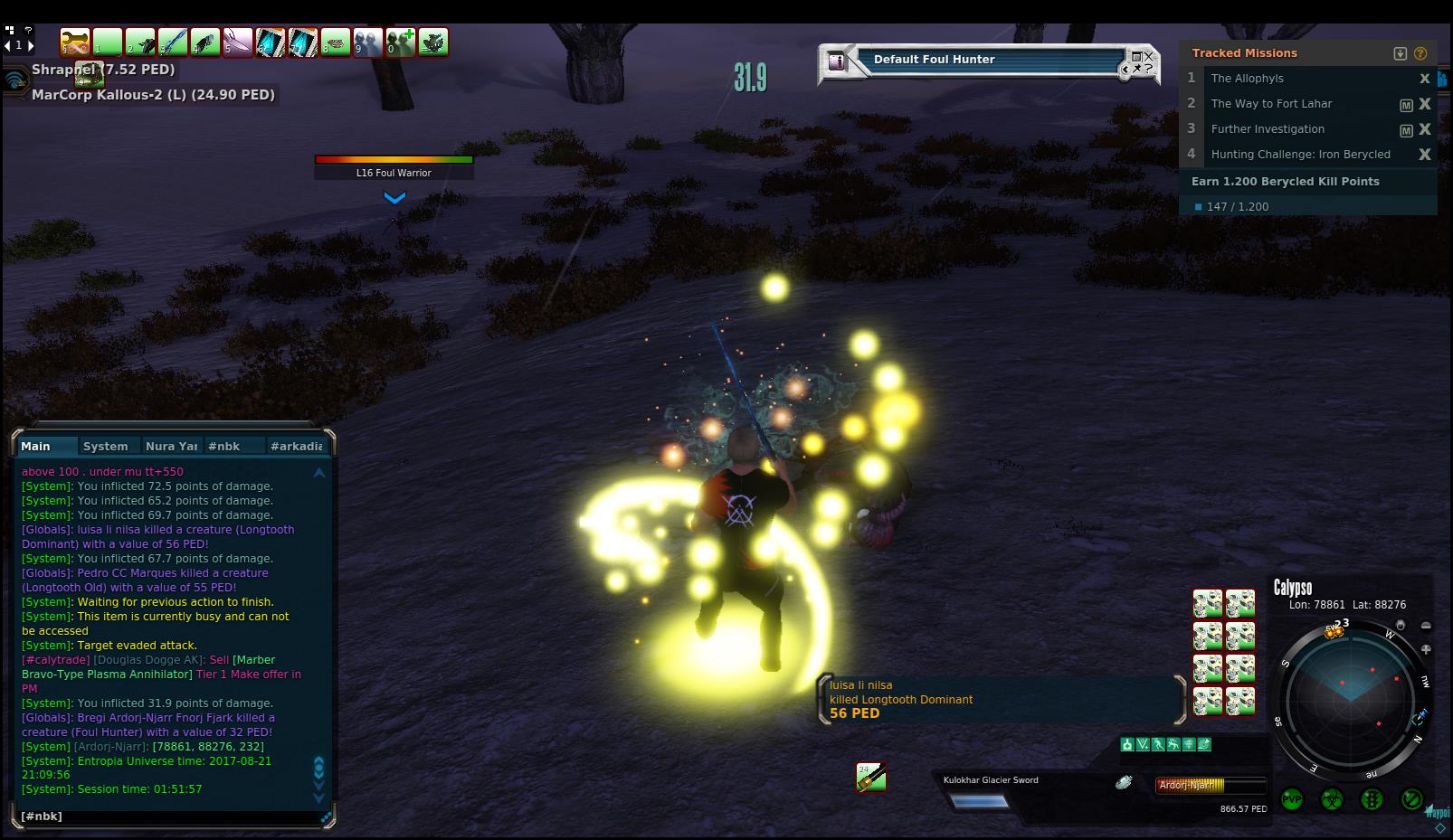This screenshot has height=840, width=1453.
Task: Zoom out the radar
Action: (x=1426, y=626)
